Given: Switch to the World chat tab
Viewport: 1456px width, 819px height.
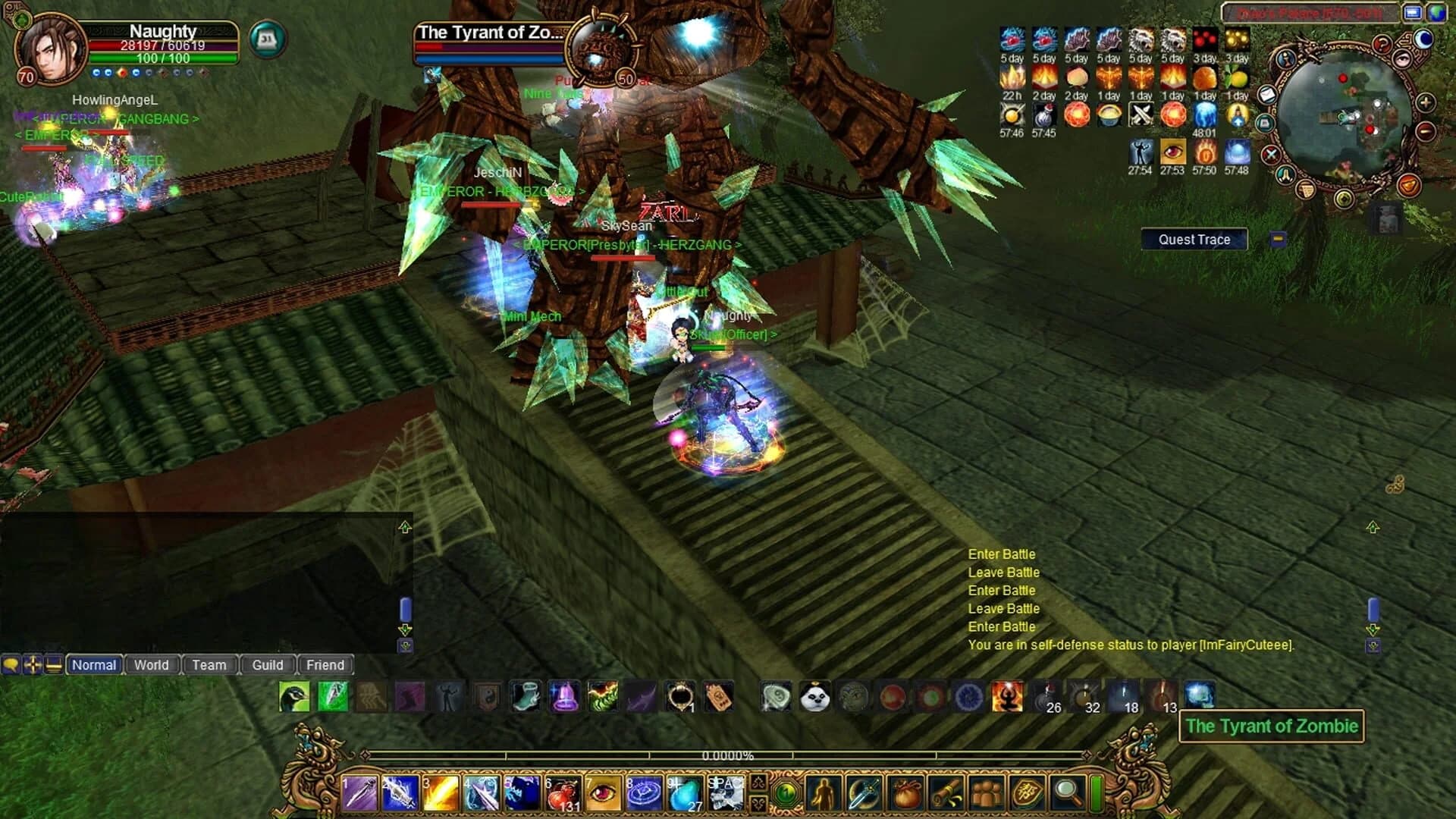Looking at the screenshot, I should click(152, 665).
